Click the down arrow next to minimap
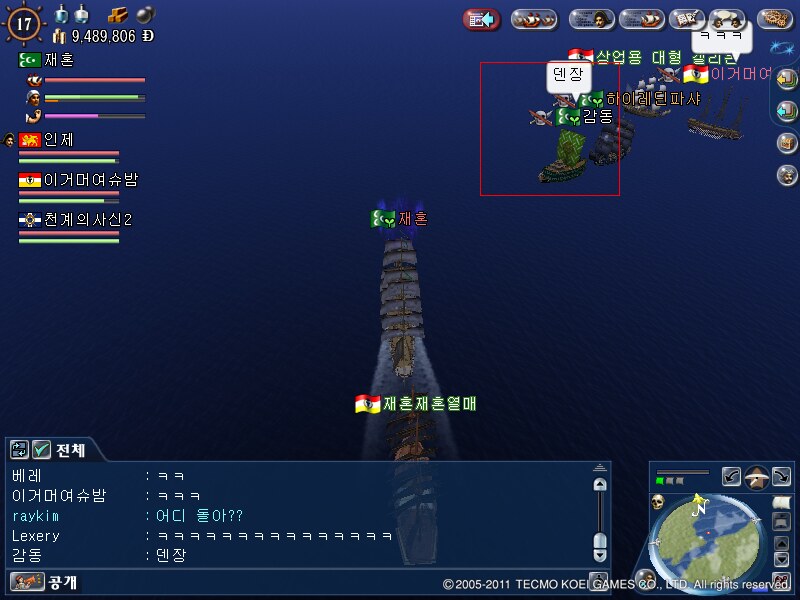This screenshot has height=600, width=800. [782, 559]
